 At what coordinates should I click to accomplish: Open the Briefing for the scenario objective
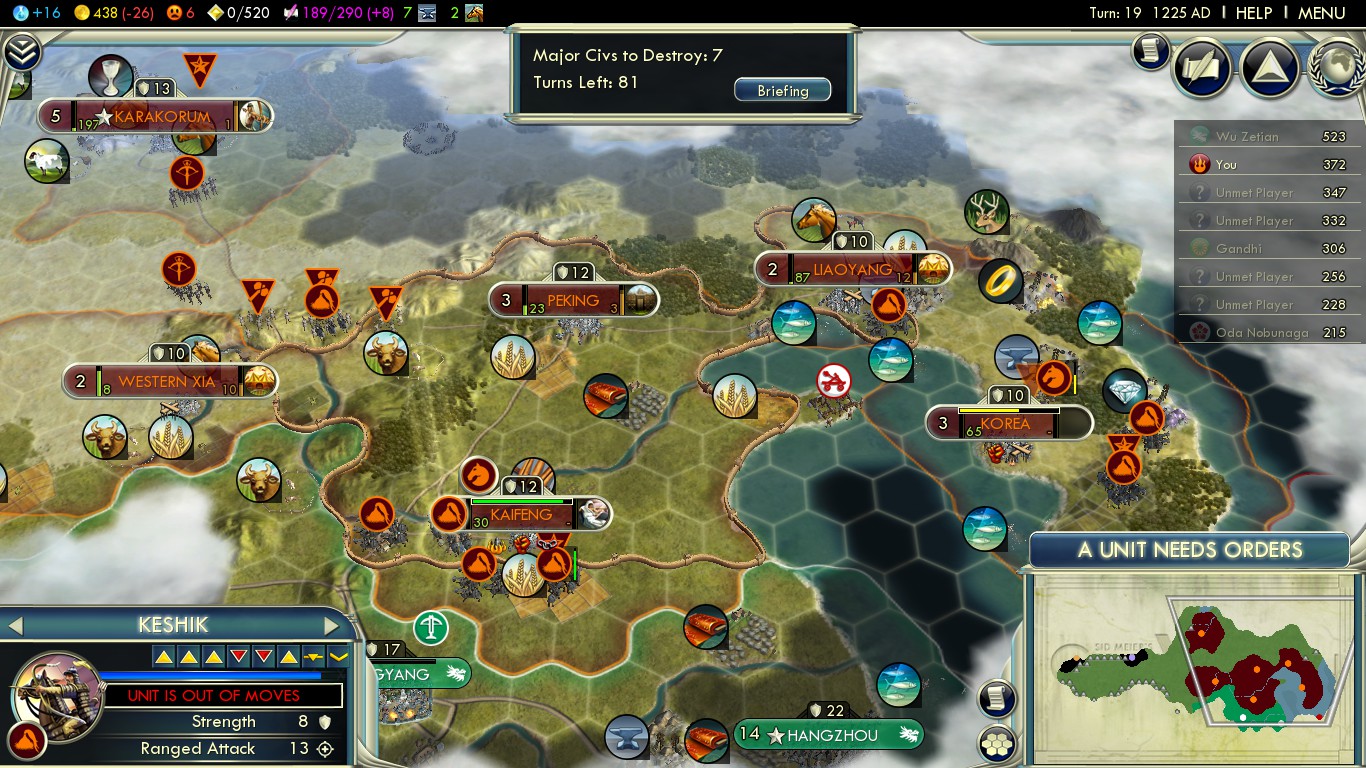[x=782, y=90]
